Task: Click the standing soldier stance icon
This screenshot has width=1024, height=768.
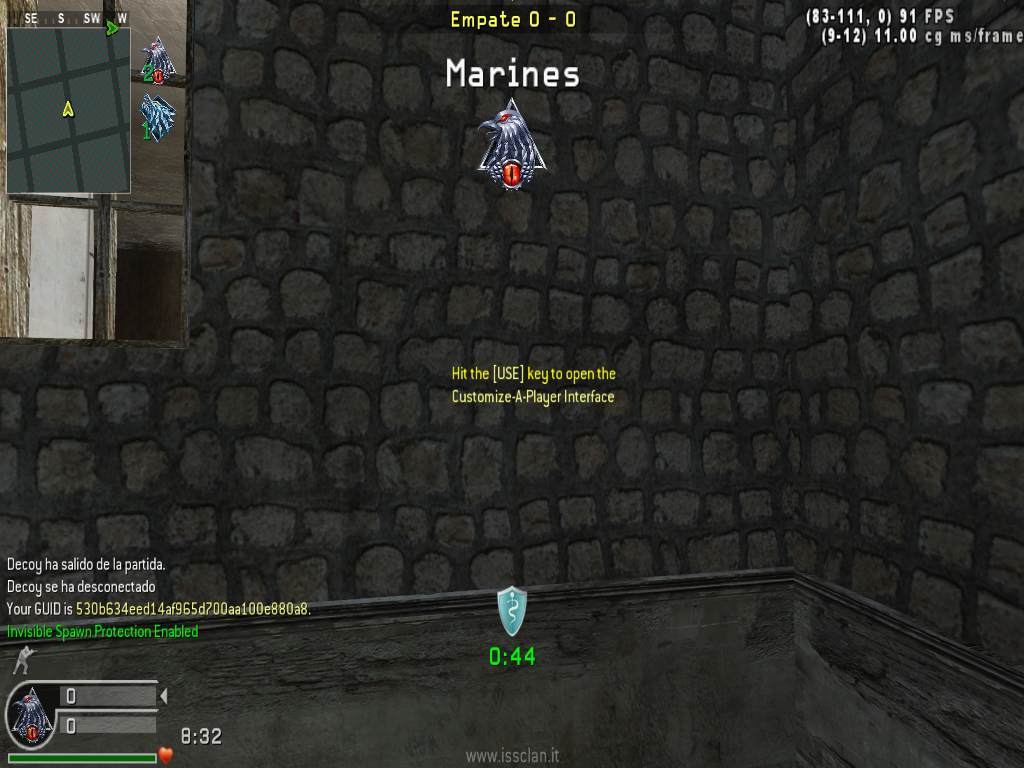Action: coord(21,661)
